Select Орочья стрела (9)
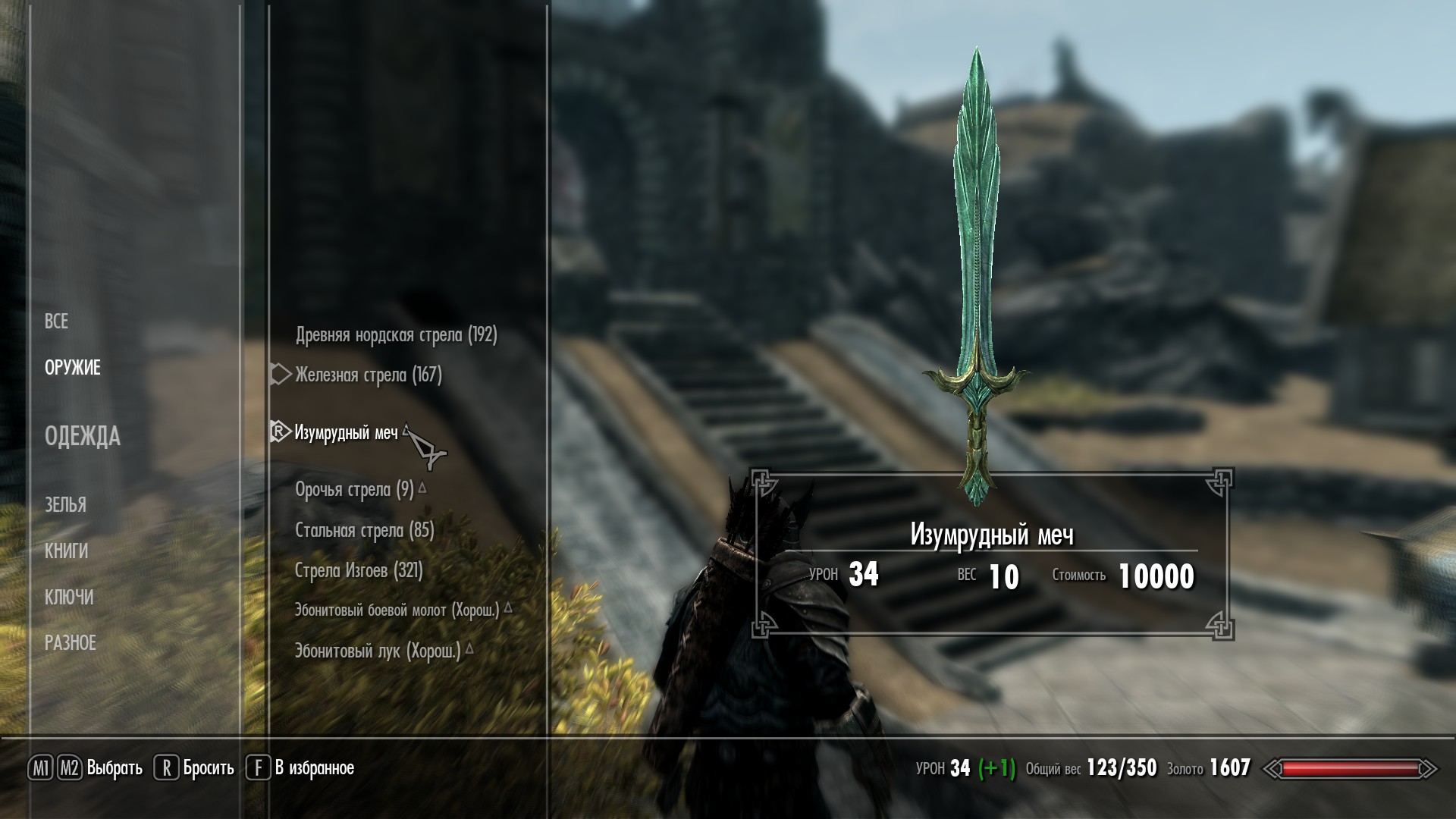This screenshot has height=819, width=1456. (354, 490)
